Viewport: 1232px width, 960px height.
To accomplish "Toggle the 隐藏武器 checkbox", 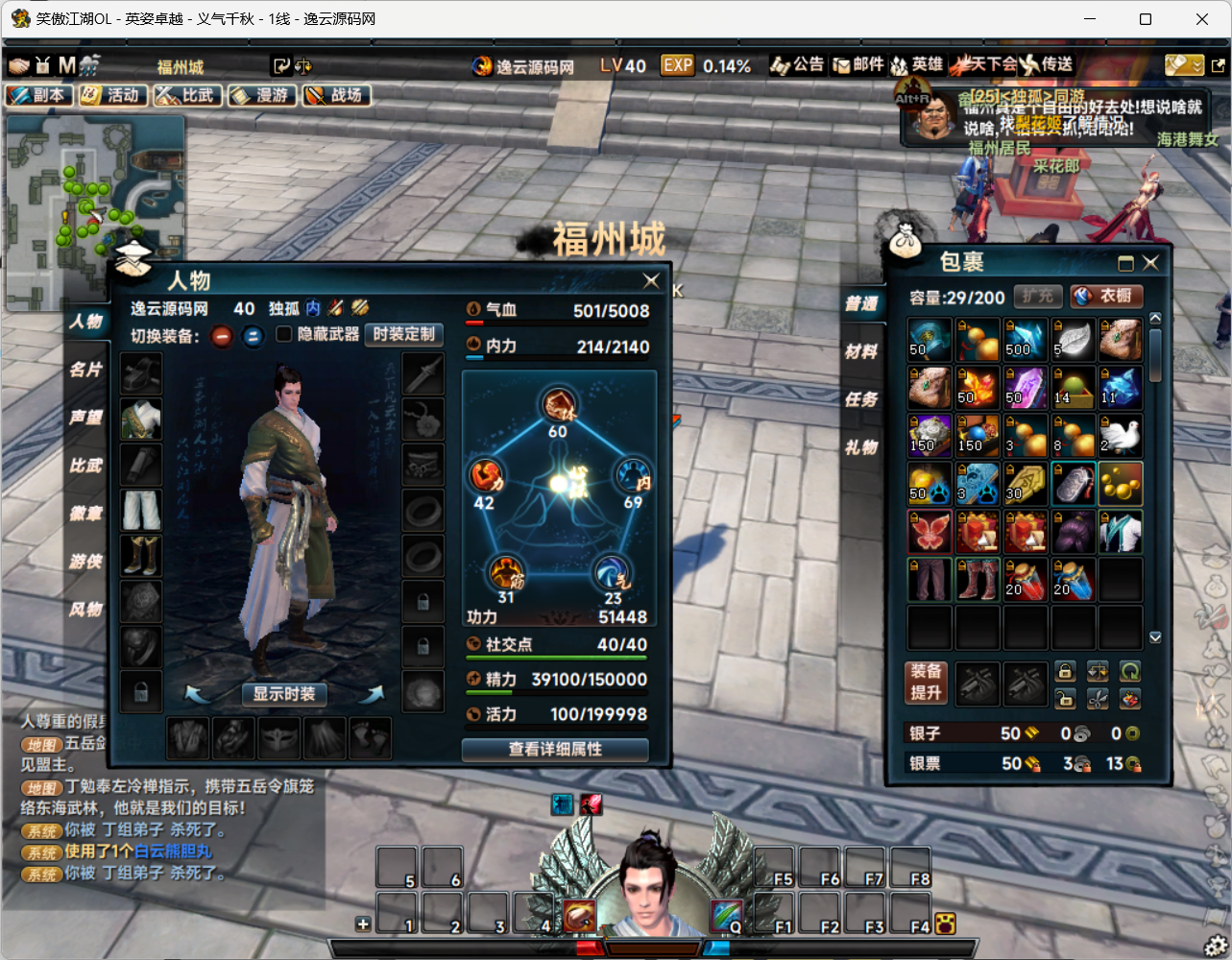I will [x=284, y=334].
